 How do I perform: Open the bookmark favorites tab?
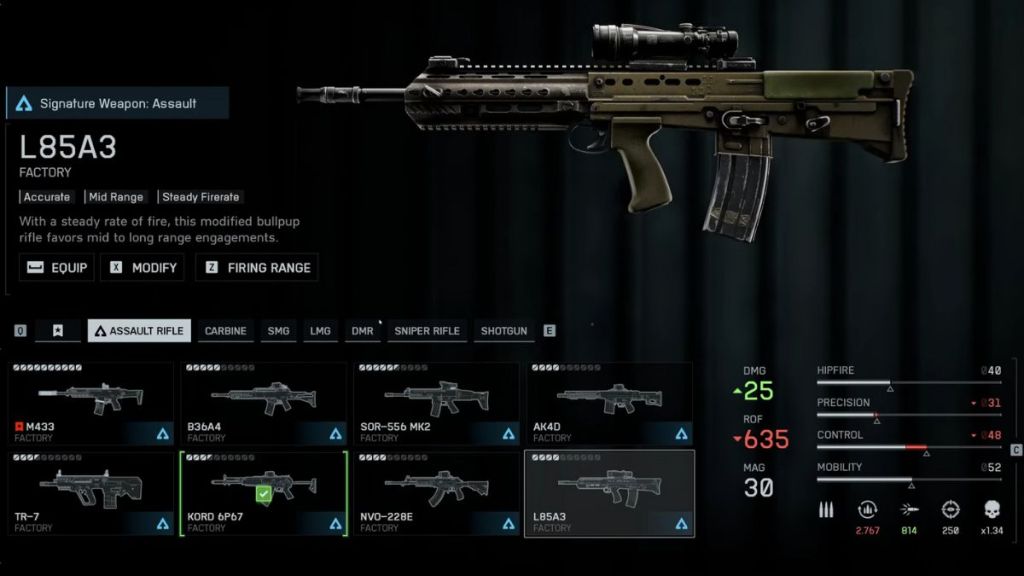click(x=57, y=331)
